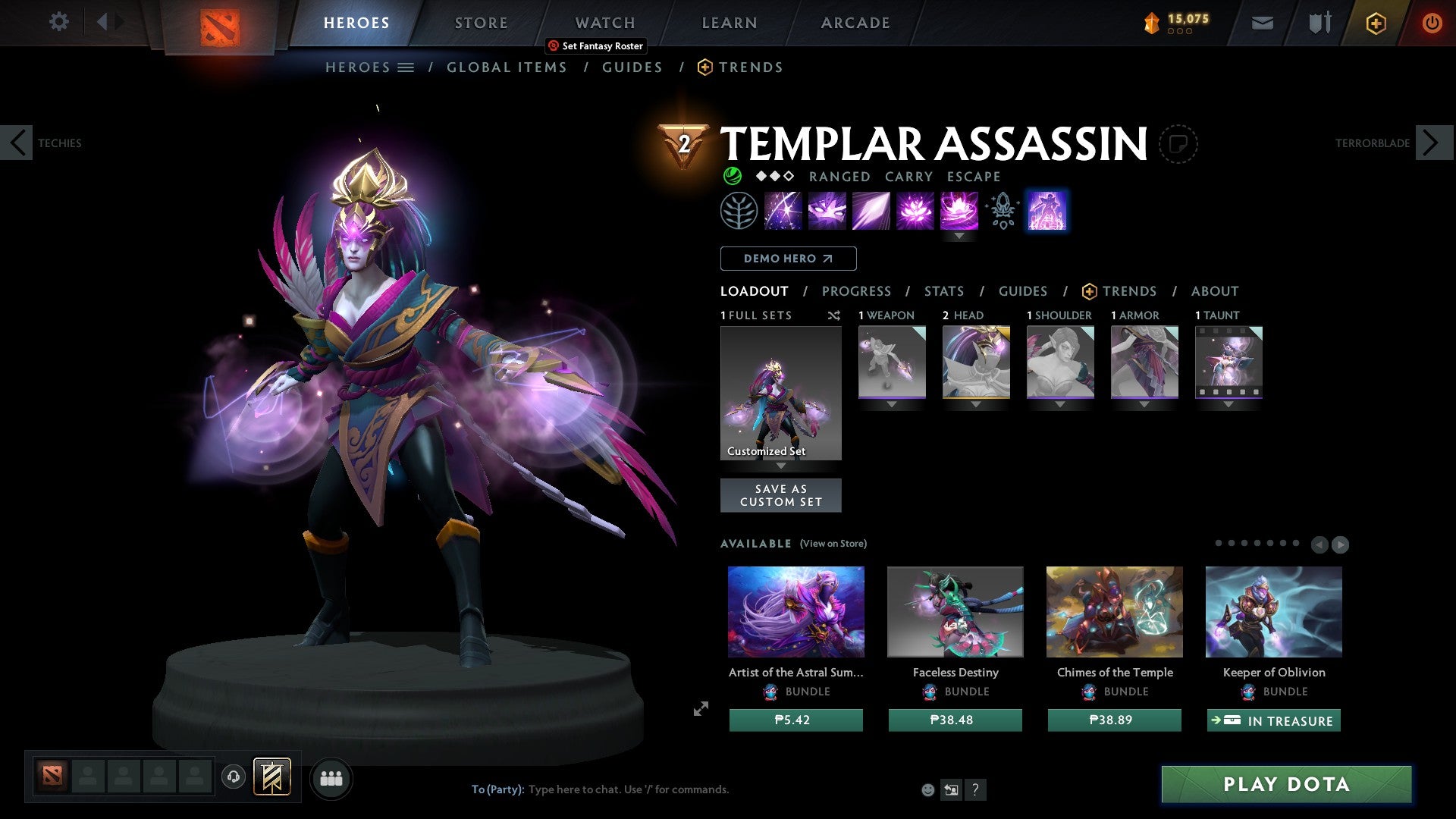Click the Templar Assassin hero tier medal
Screen dimensions: 1456x819
point(682,144)
